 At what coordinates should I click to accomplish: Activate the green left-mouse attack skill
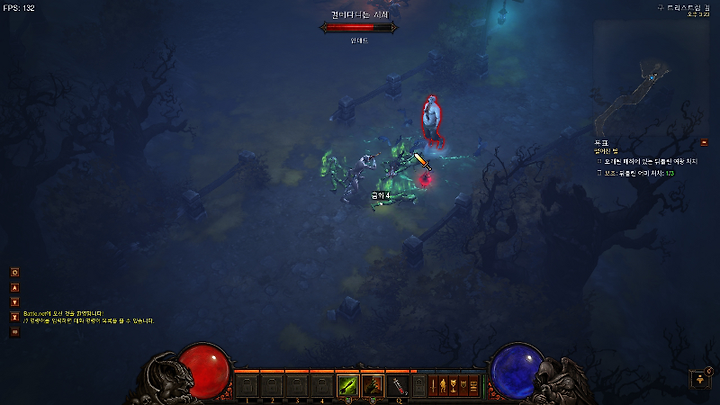tap(347, 384)
